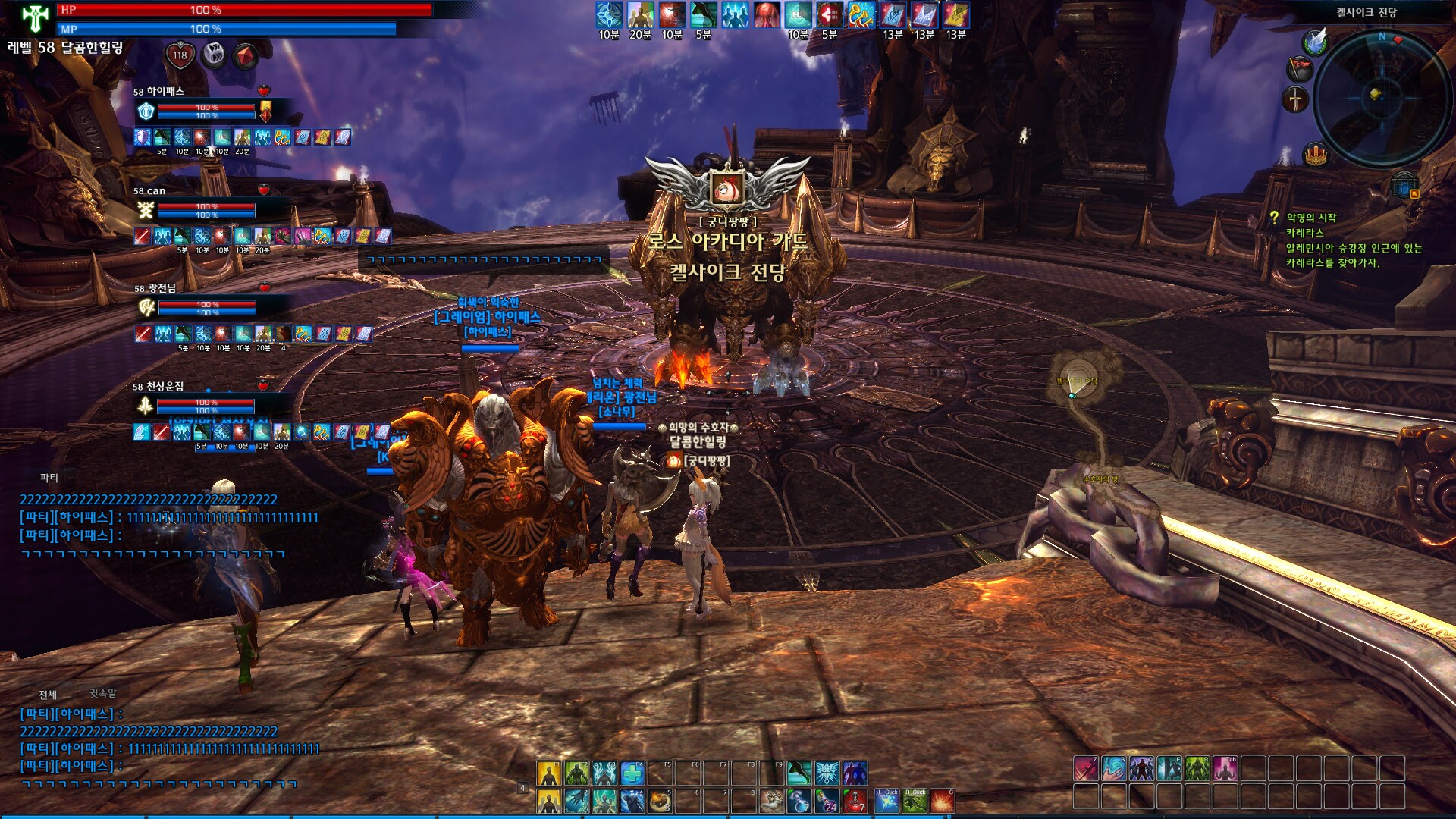Image resolution: width=1456 pixels, height=819 pixels.
Task: Click the red crystal icon near player name
Action: click(246, 55)
